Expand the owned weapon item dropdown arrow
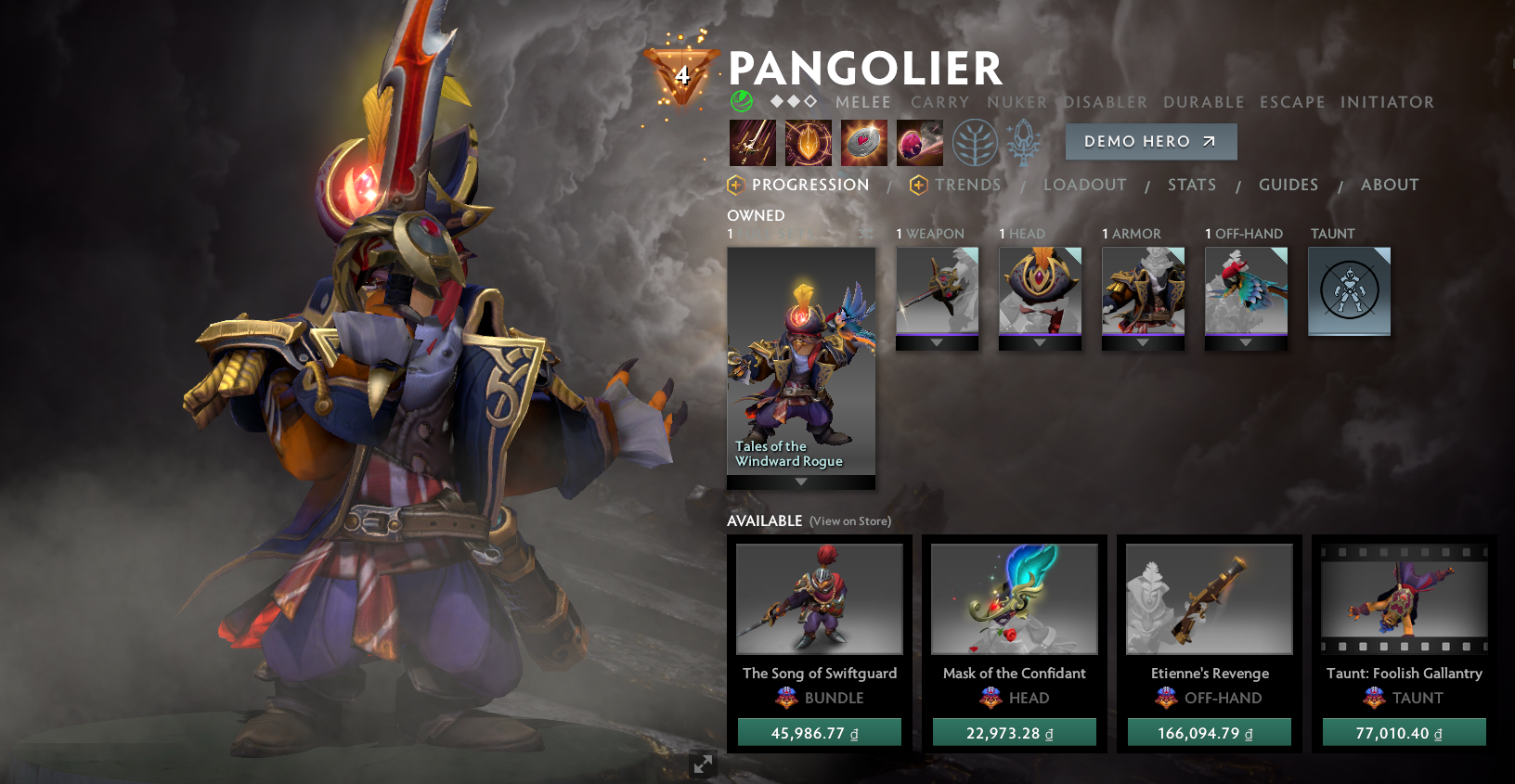1515x784 pixels. tap(937, 342)
